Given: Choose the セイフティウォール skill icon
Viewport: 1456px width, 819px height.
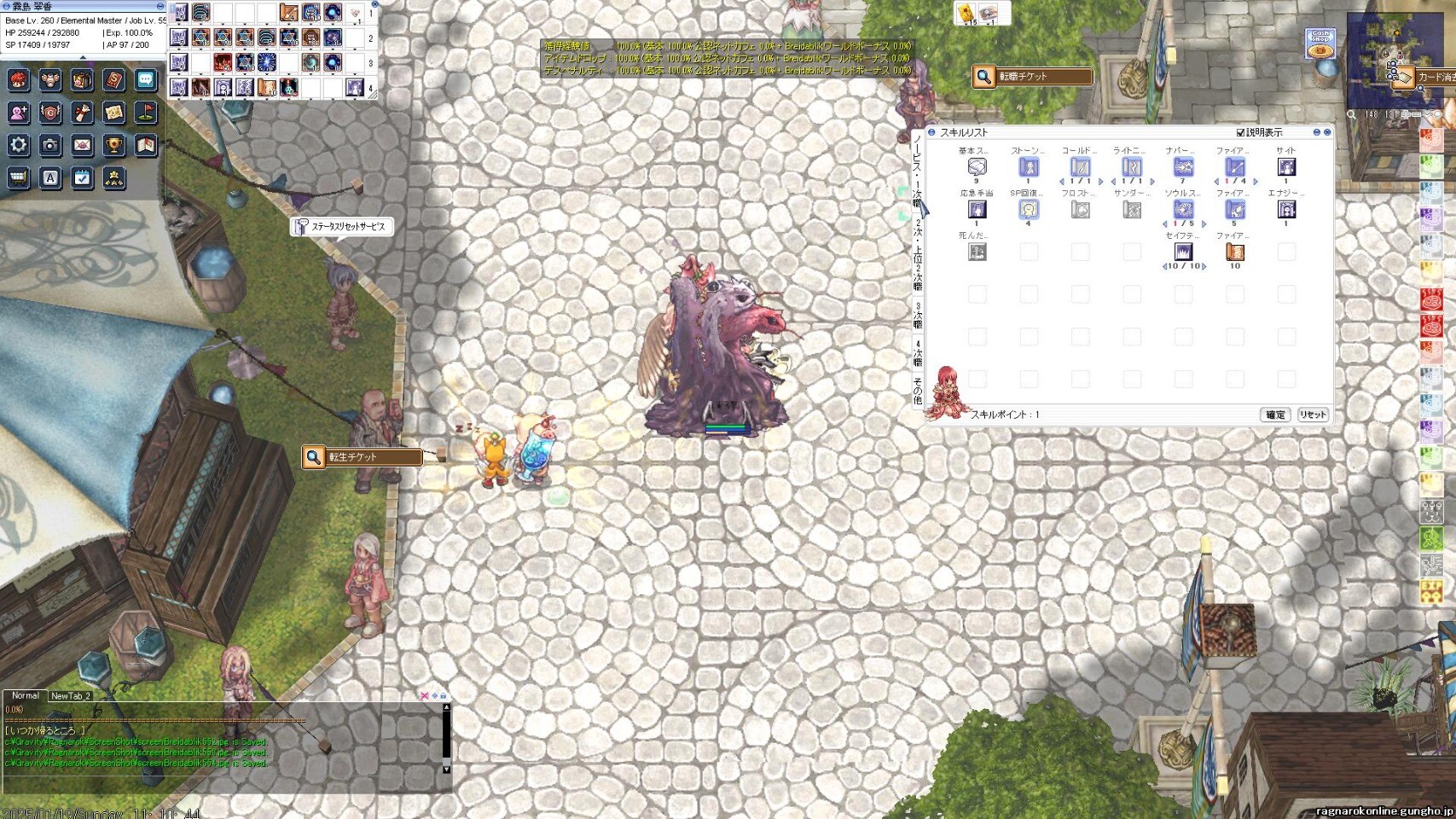Looking at the screenshot, I should (1183, 252).
